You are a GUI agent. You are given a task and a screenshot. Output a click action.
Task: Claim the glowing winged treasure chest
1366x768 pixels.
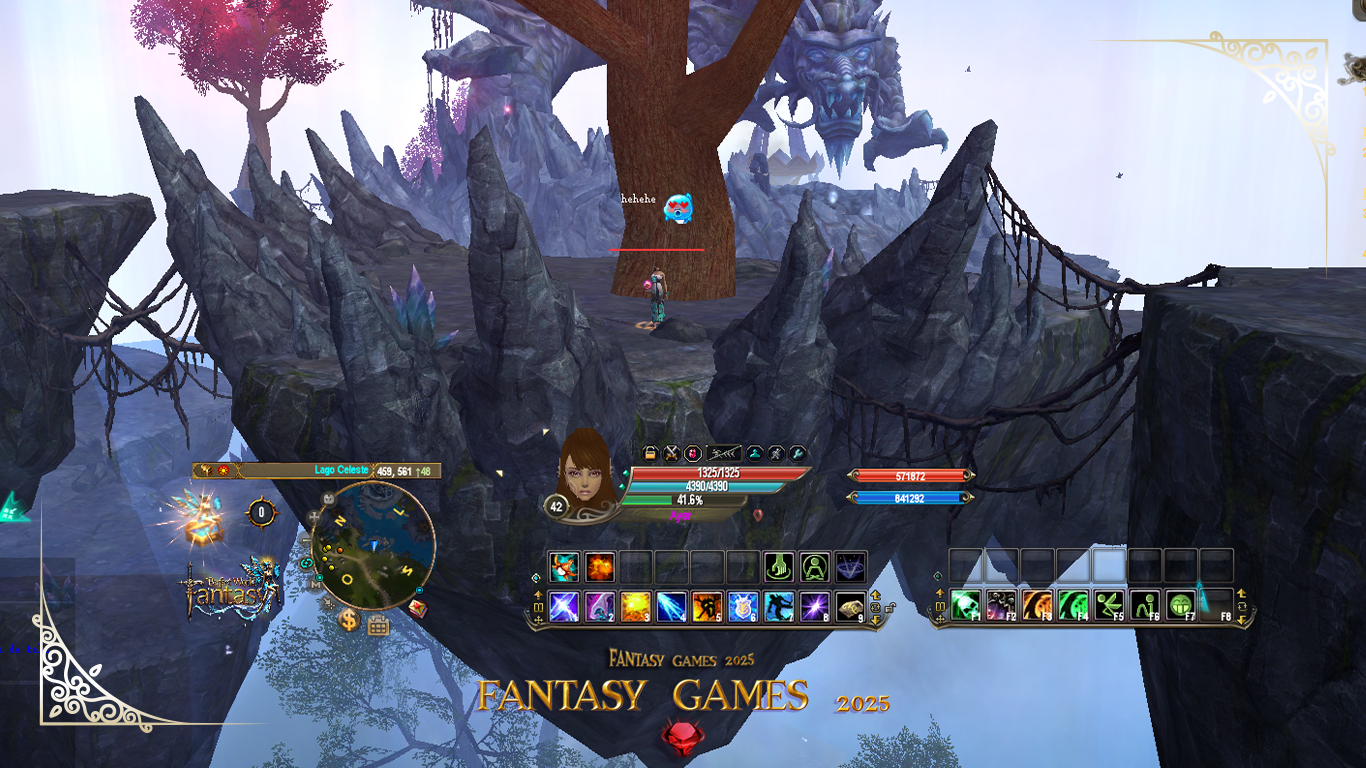[x=202, y=520]
